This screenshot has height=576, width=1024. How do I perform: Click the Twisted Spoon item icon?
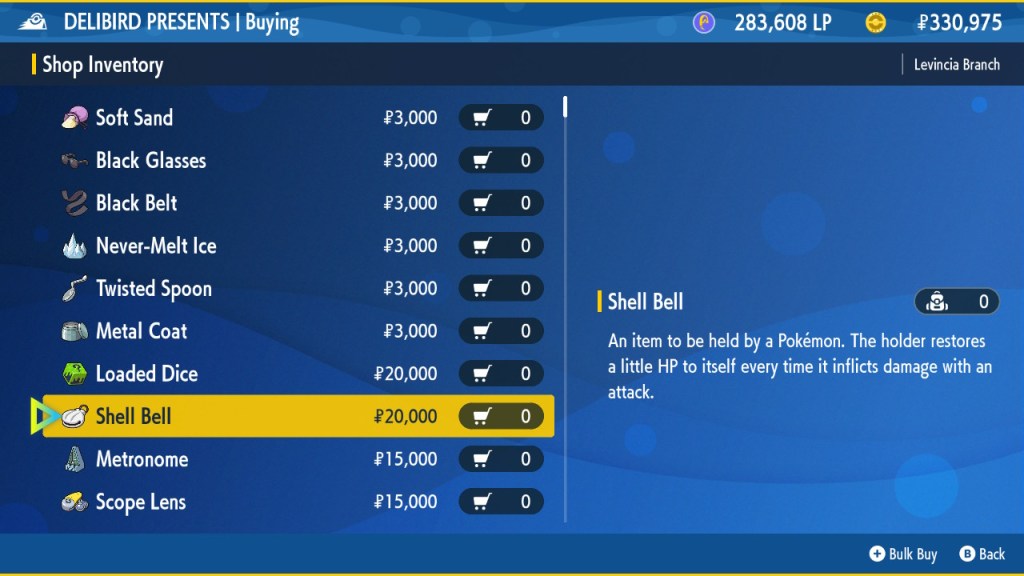74,289
